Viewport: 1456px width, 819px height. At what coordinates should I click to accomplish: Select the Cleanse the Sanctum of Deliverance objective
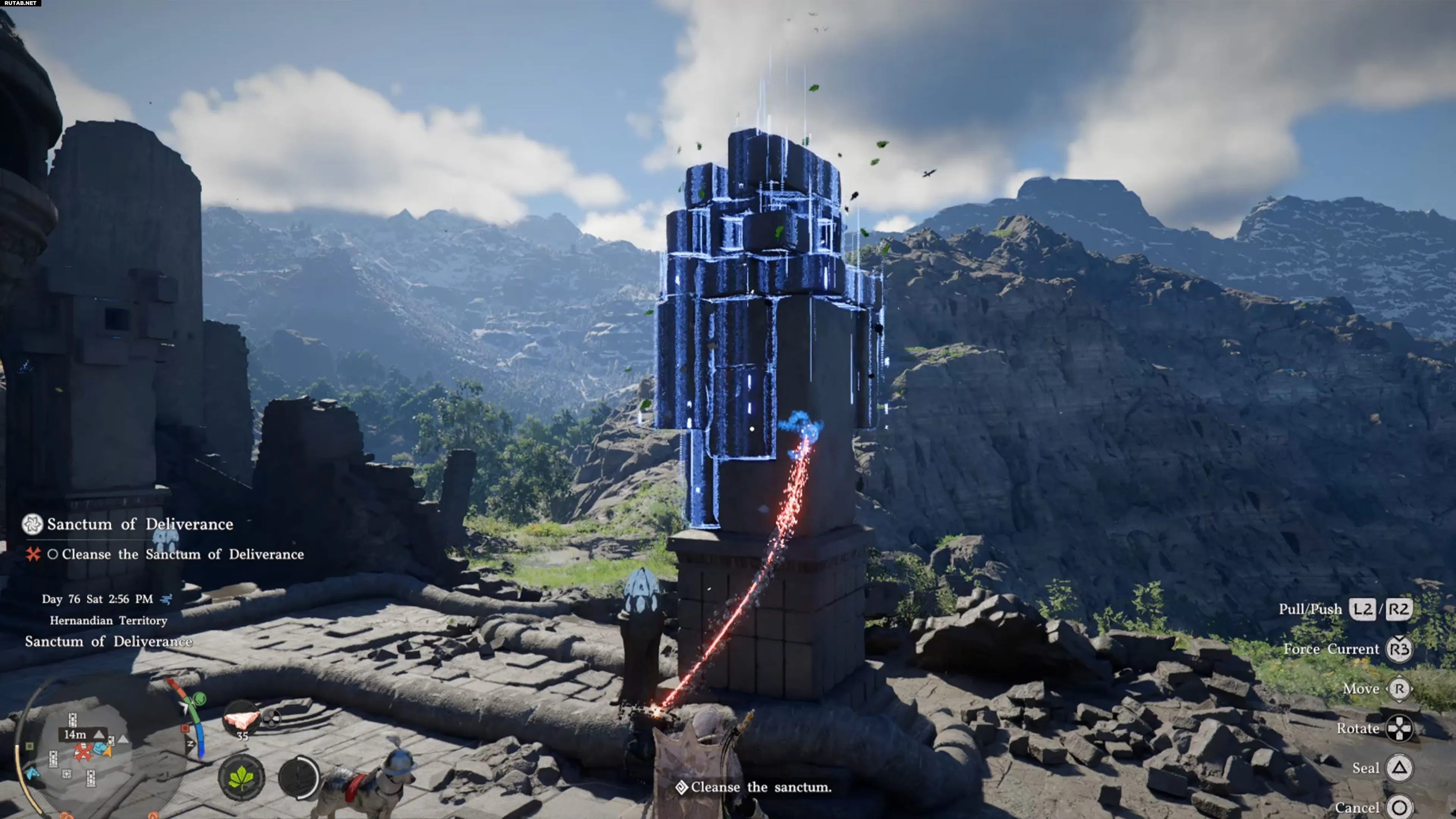(182, 554)
